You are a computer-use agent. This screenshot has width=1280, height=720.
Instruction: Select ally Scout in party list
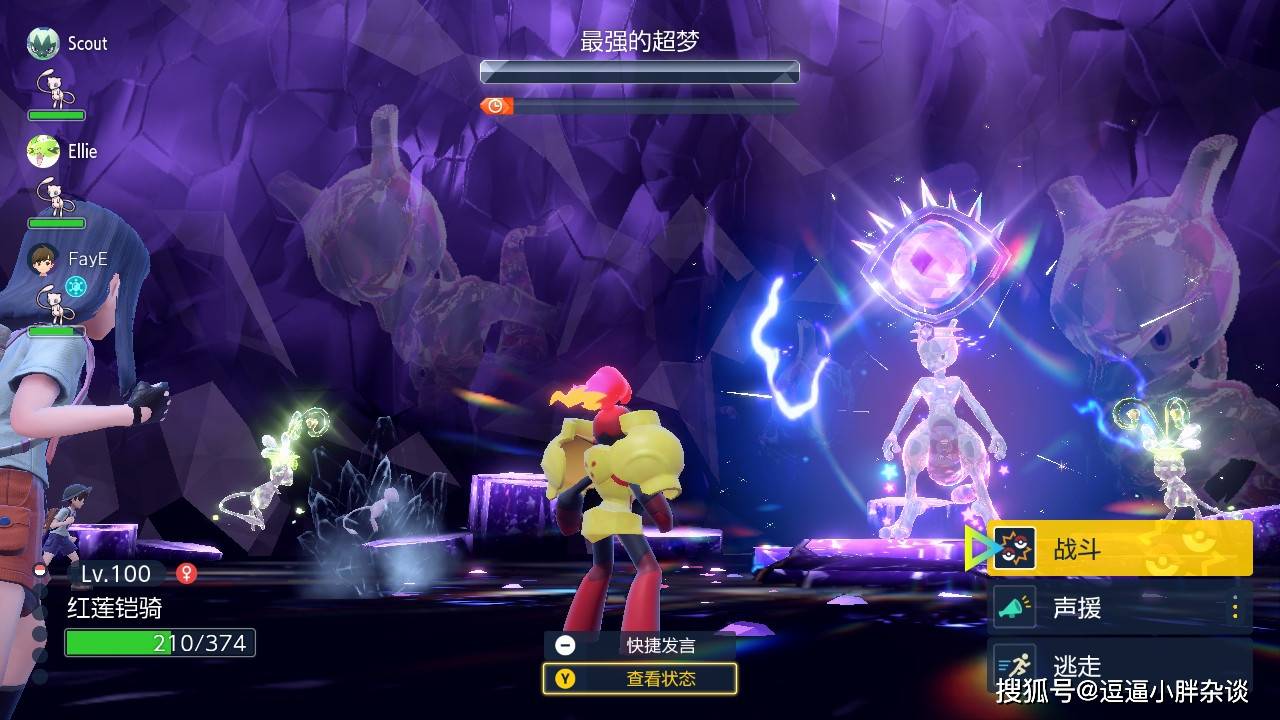[86, 44]
